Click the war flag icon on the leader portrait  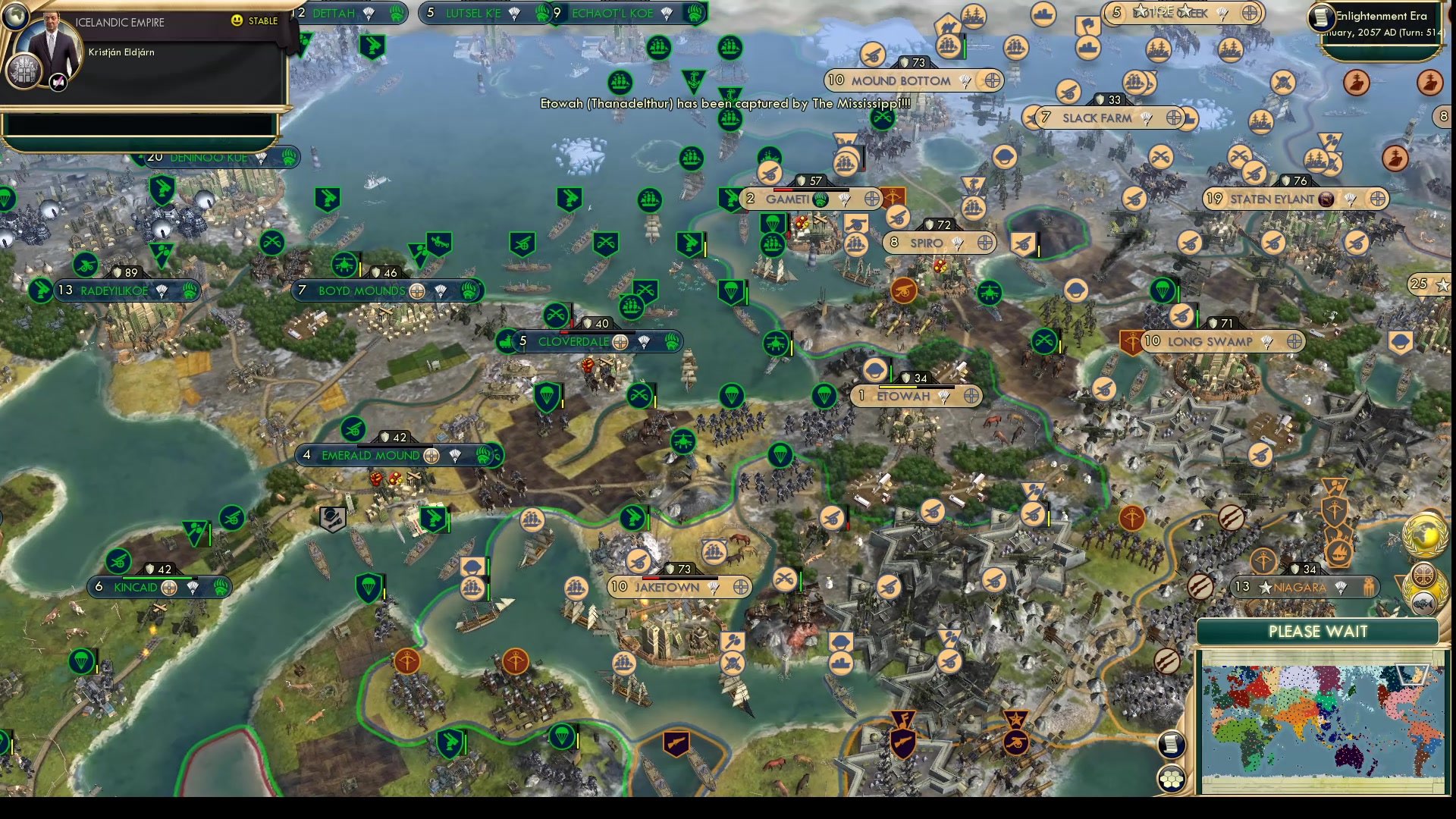point(58,82)
